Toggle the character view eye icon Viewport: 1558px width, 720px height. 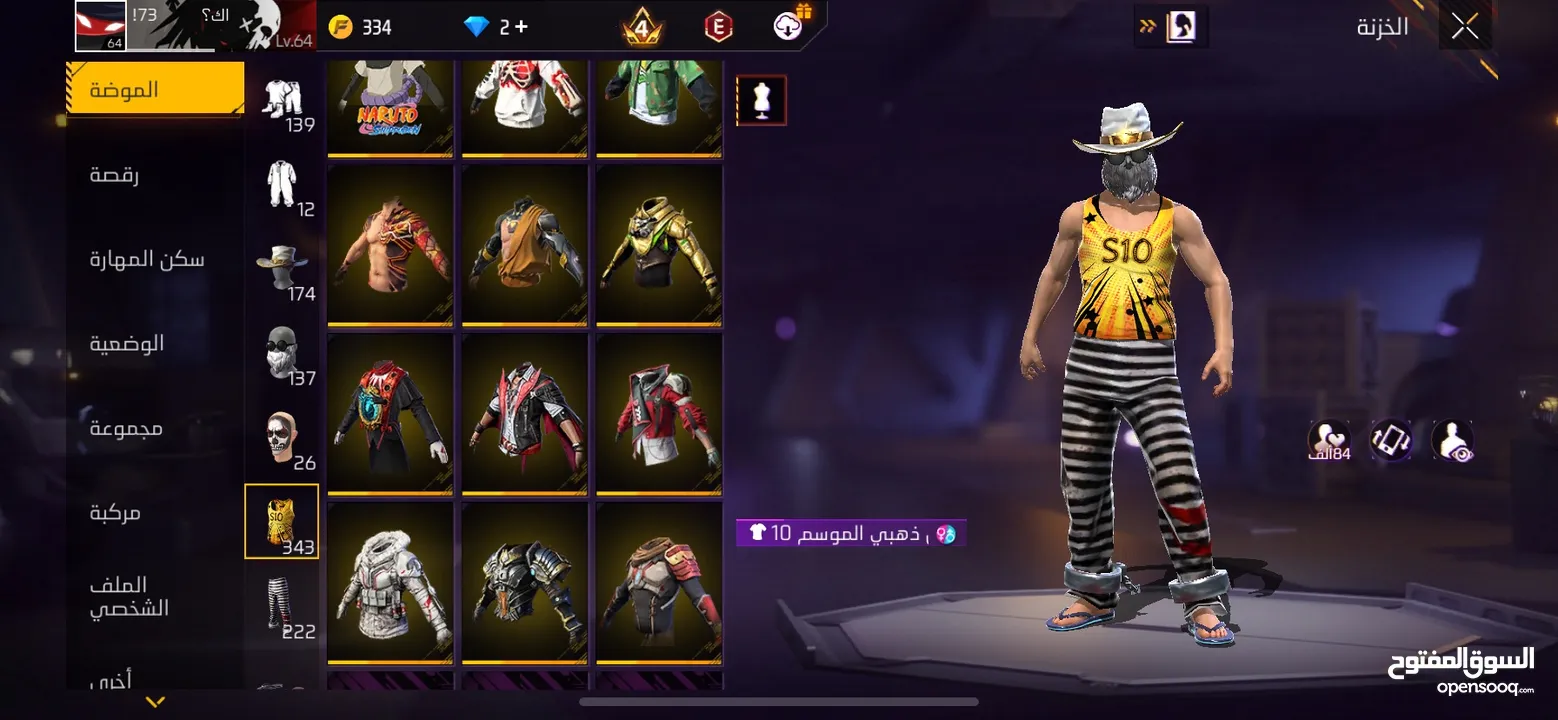click(1452, 440)
